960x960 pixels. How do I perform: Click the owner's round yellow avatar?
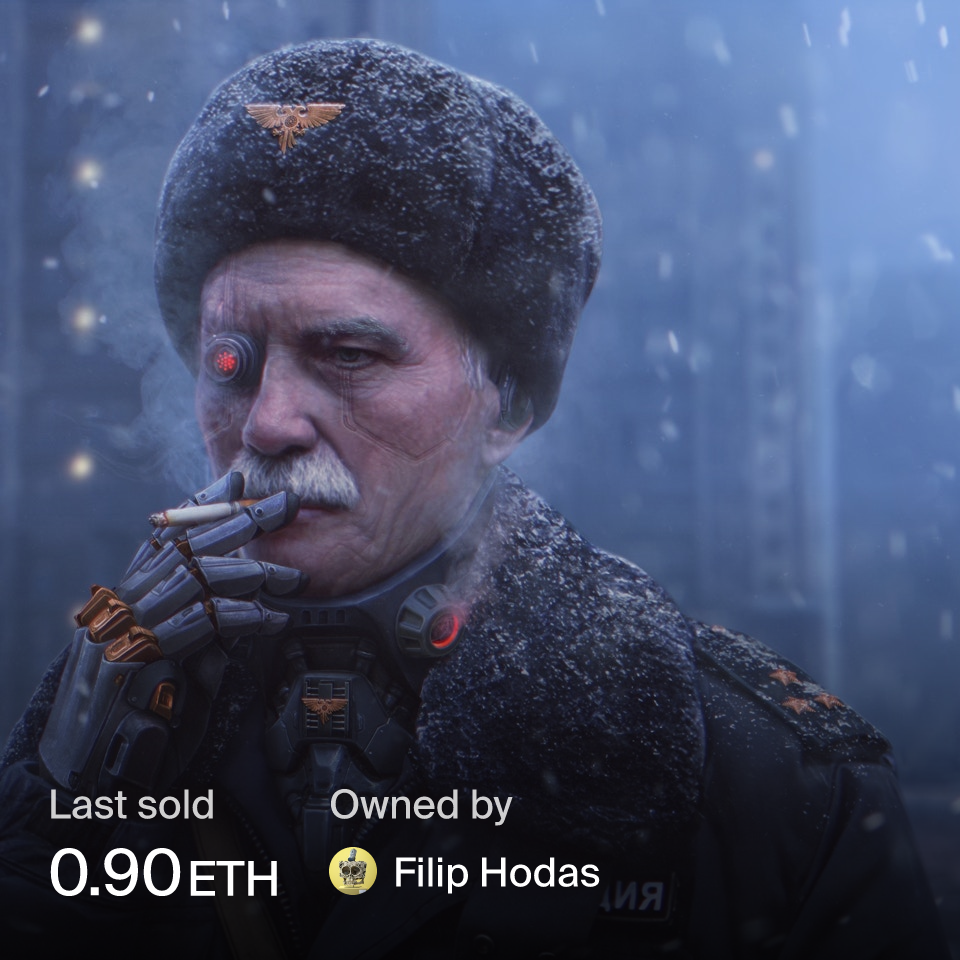pyautogui.click(x=353, y=871)
